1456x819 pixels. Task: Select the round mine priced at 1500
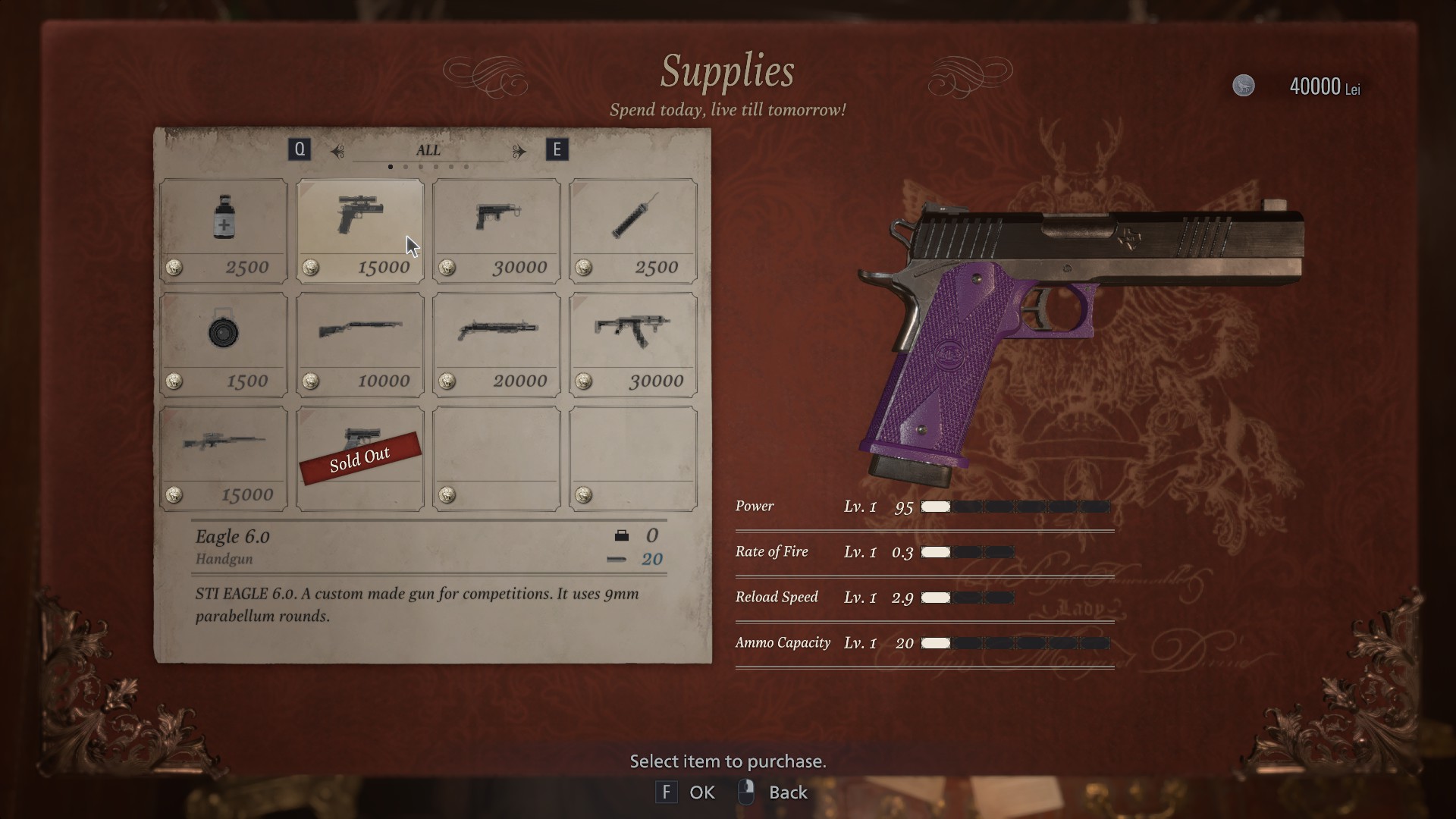(x=224, y=344)
